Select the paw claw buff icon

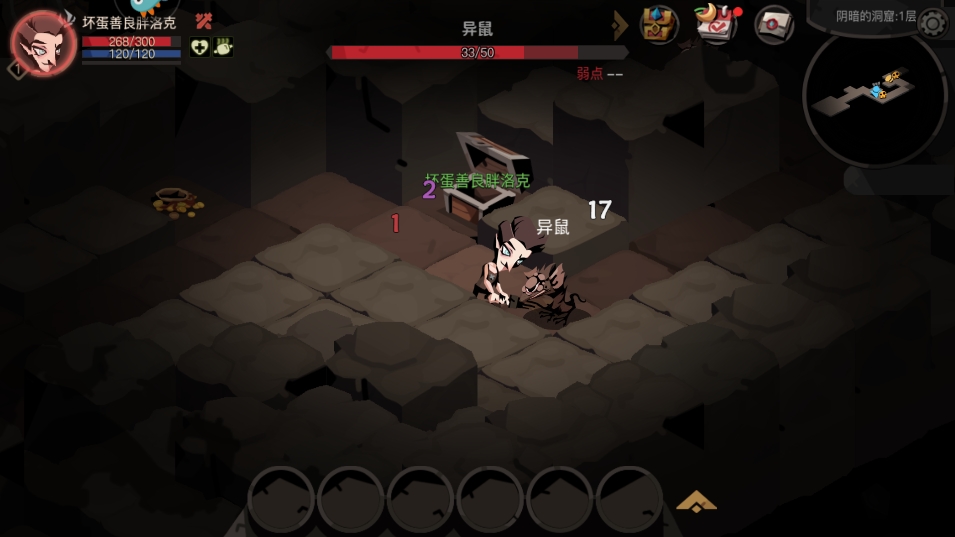(x=222, y=47)
